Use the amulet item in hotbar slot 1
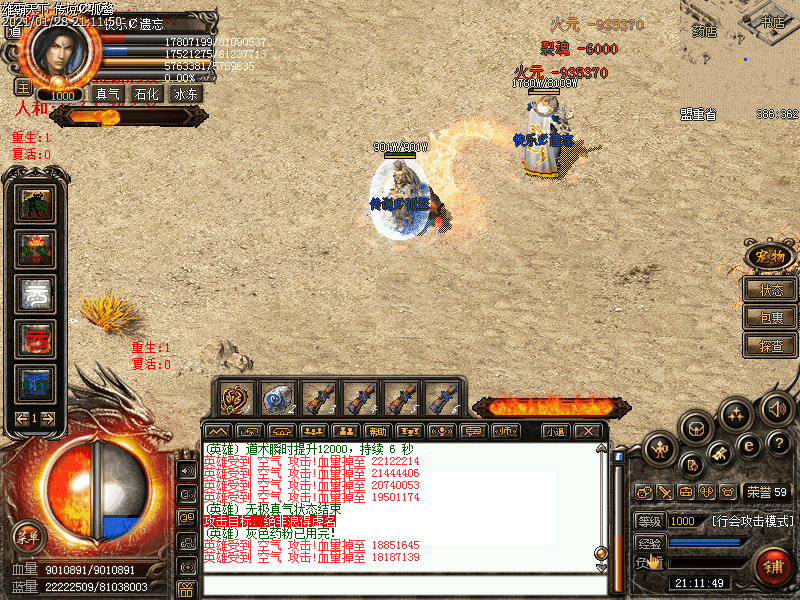 [x=236, y=399]
